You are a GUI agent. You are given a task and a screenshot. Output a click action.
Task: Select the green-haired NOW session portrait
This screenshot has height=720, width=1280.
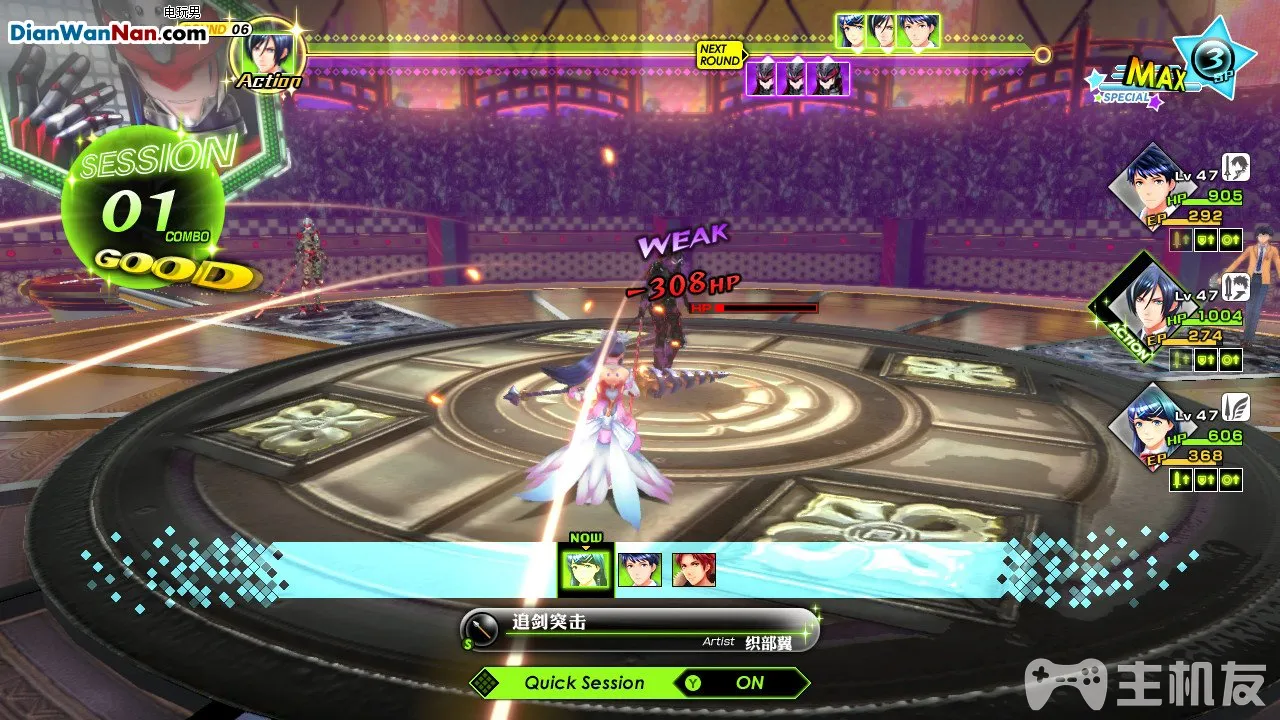585,571
